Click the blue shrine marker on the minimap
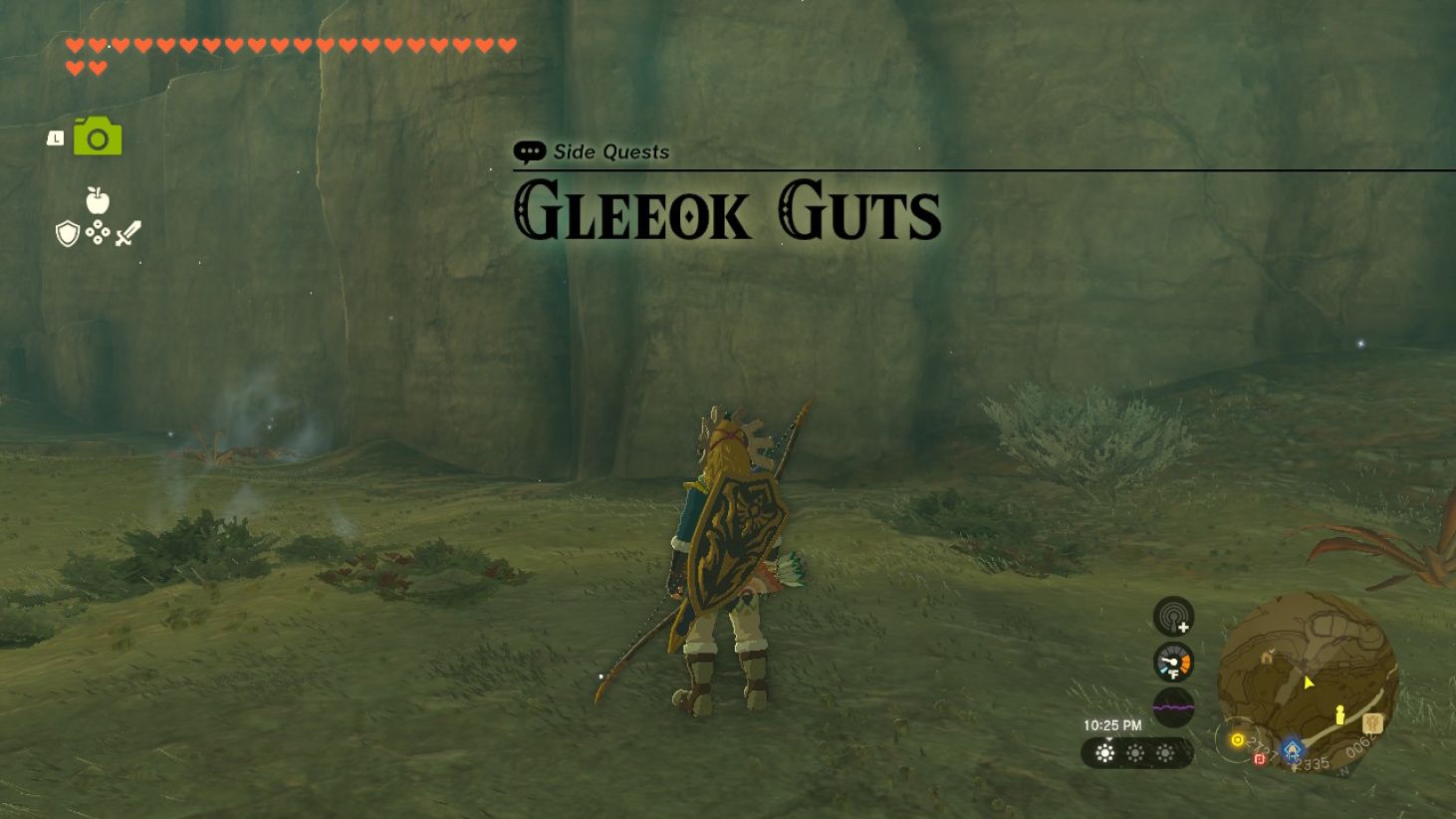The width and height of the screenshot is (1456, 819). [1292, 749]
